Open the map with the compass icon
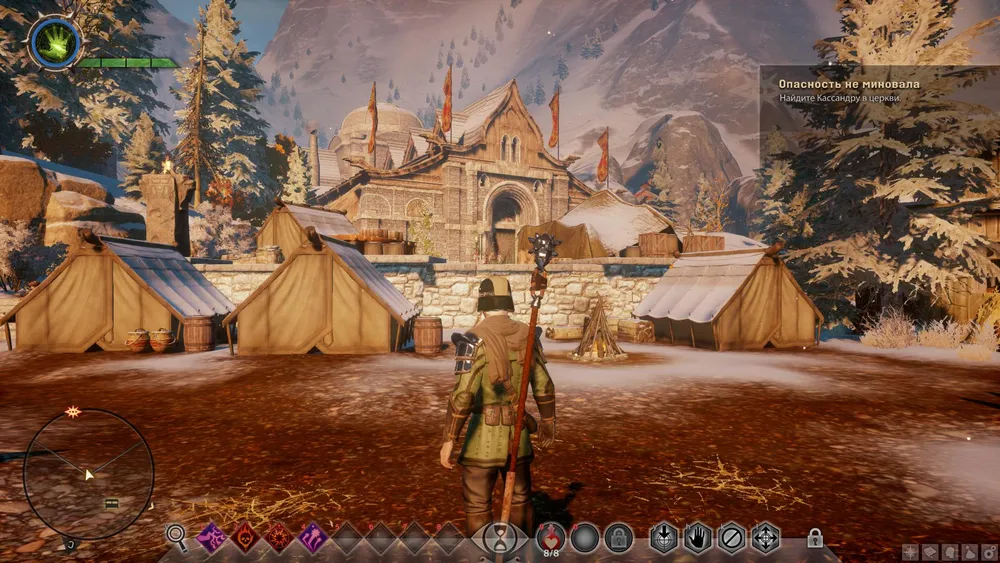1000x563 pixels. [x=910, y=552]
